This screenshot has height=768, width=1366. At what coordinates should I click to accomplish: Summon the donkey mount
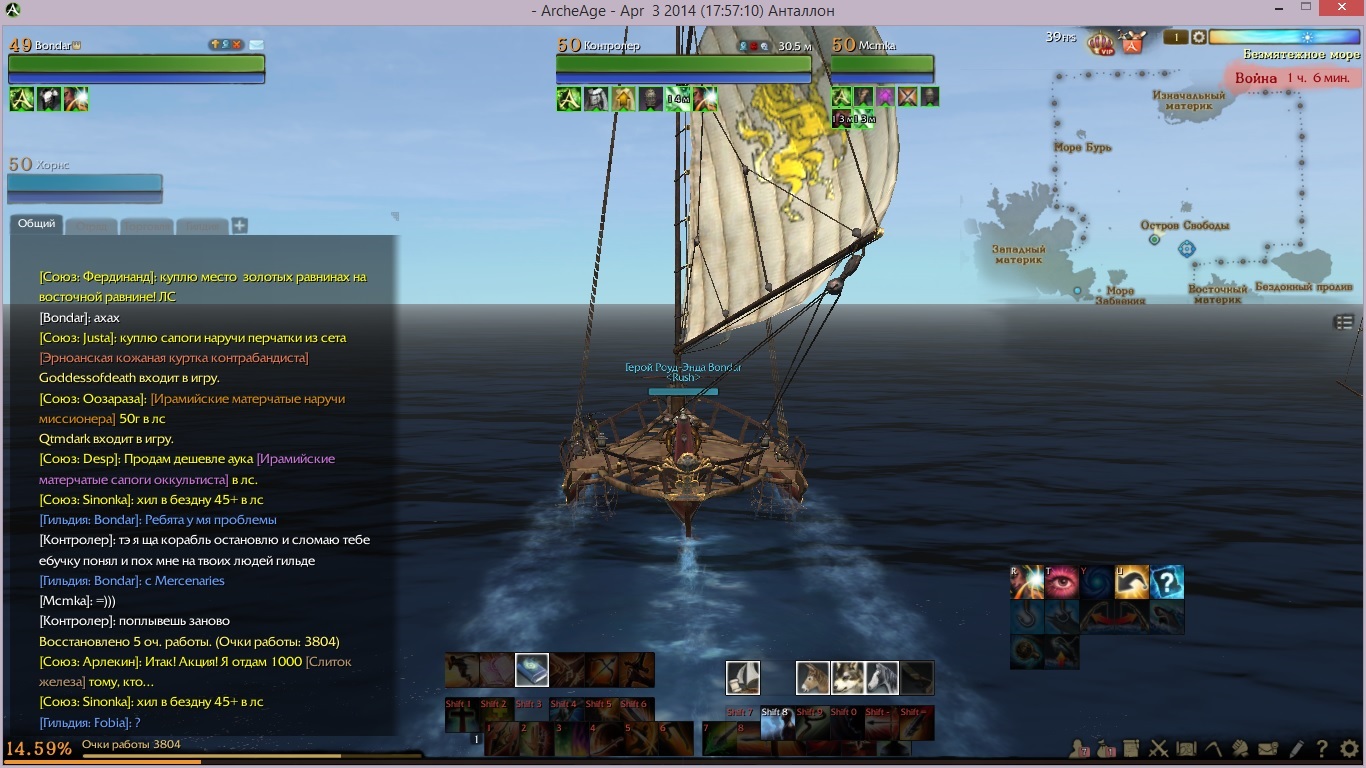(x=813, y=677)
